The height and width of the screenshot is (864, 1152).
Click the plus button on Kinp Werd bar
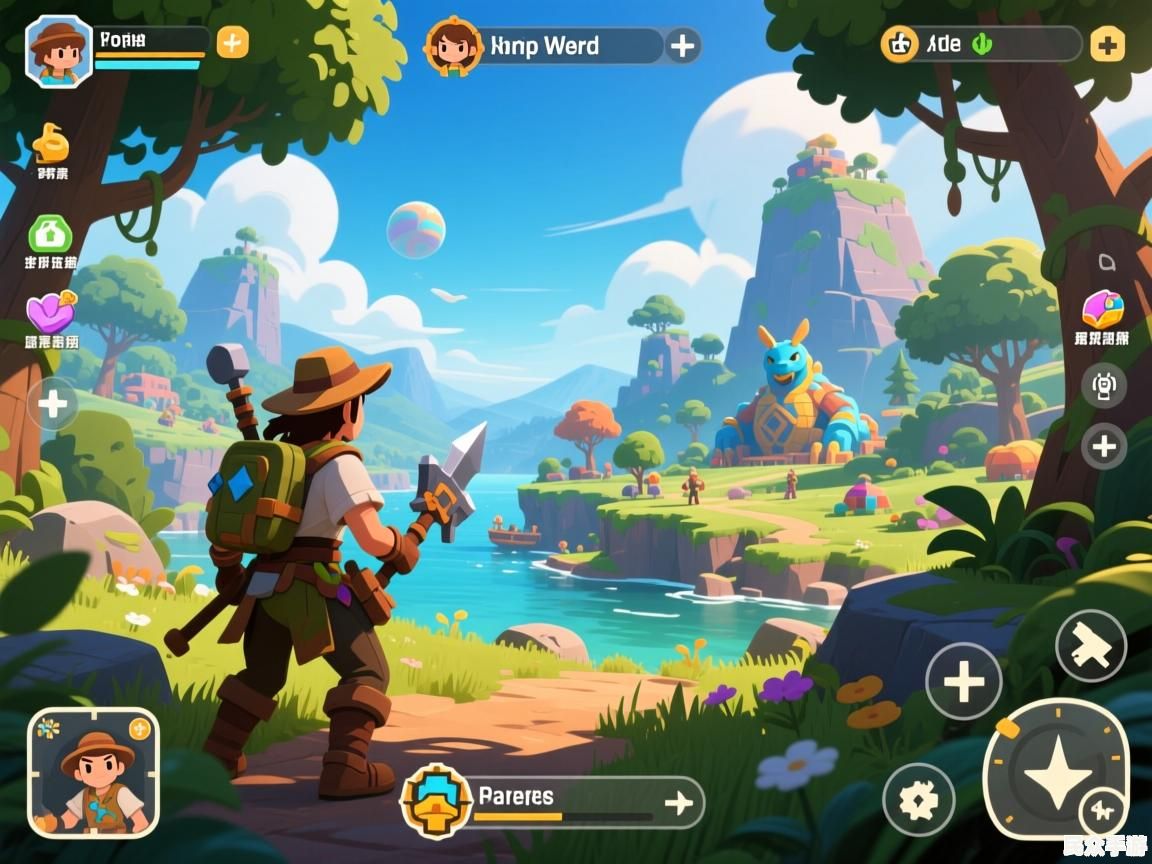pyautogui.click(x=682, y=46)
